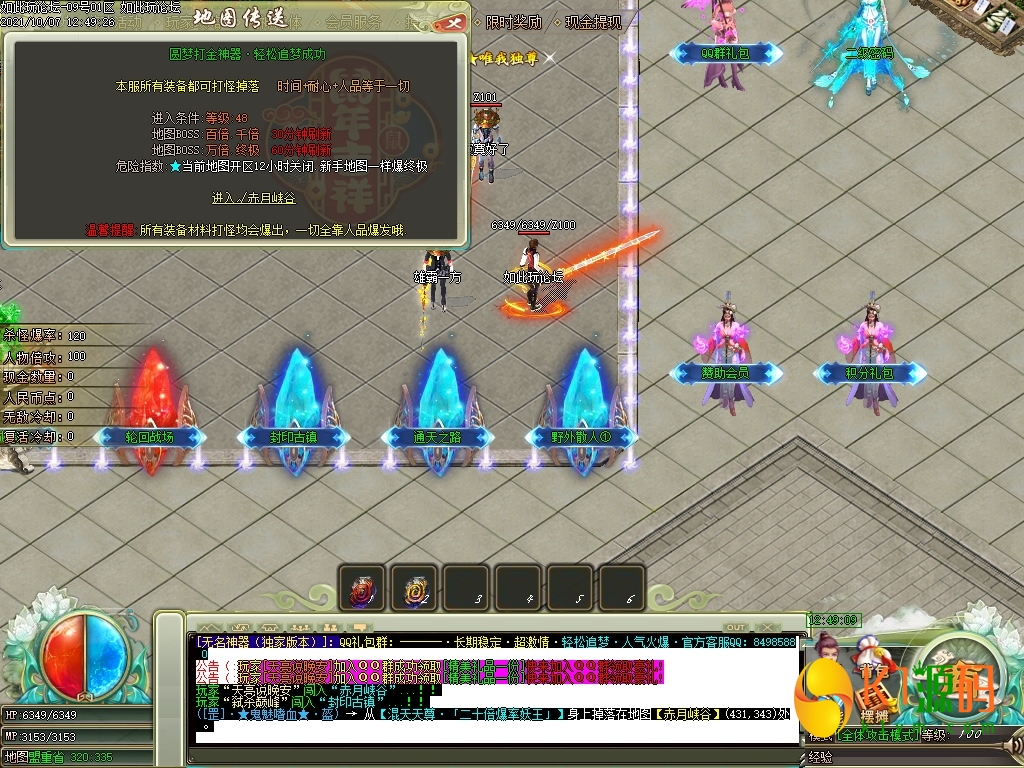Screen dimensions: 1024x768
Task: Click the OUT button above the chat
Action: (x=736, y=627)
